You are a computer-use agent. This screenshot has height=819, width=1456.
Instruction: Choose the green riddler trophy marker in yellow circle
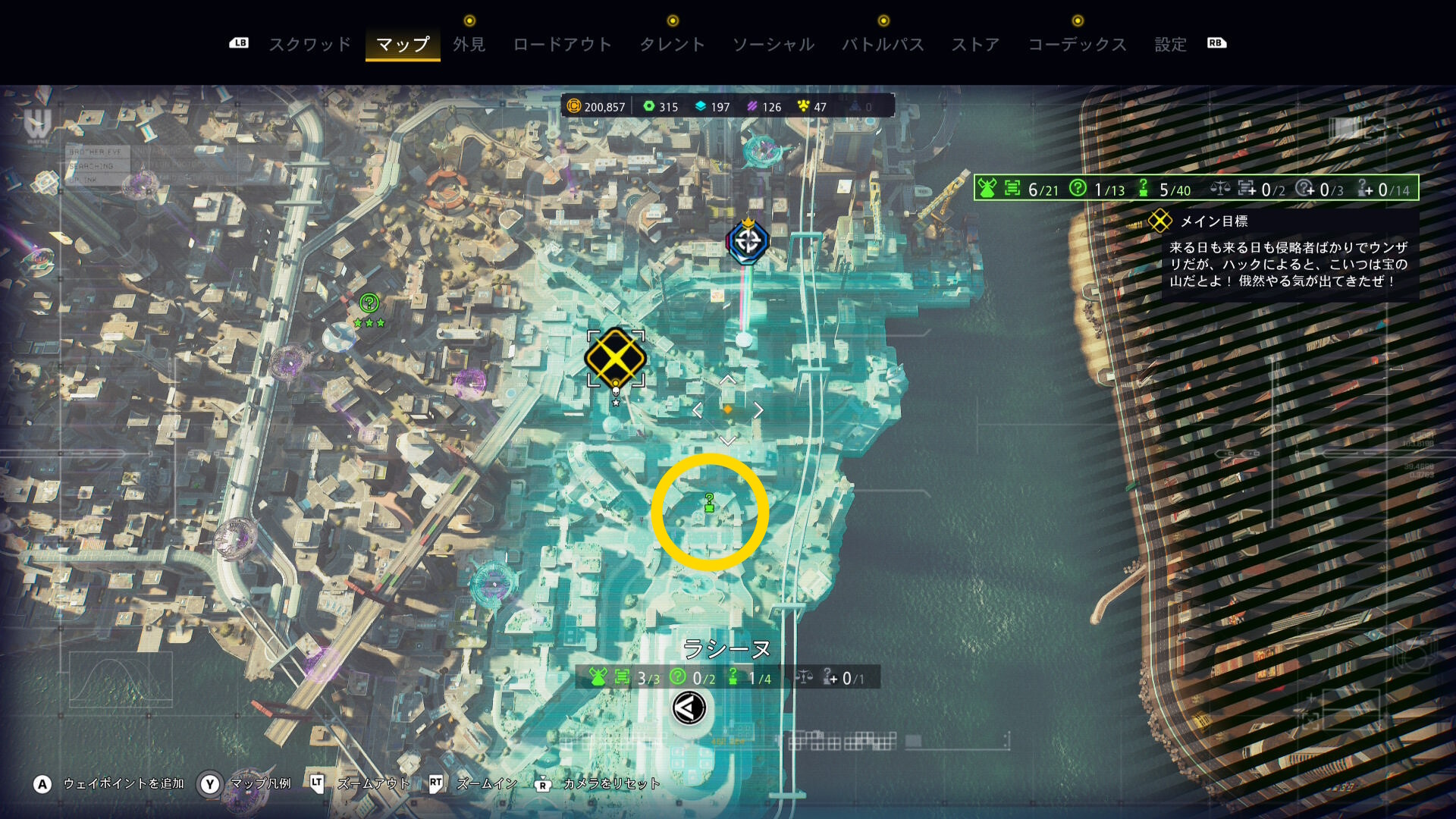point(710,504)
